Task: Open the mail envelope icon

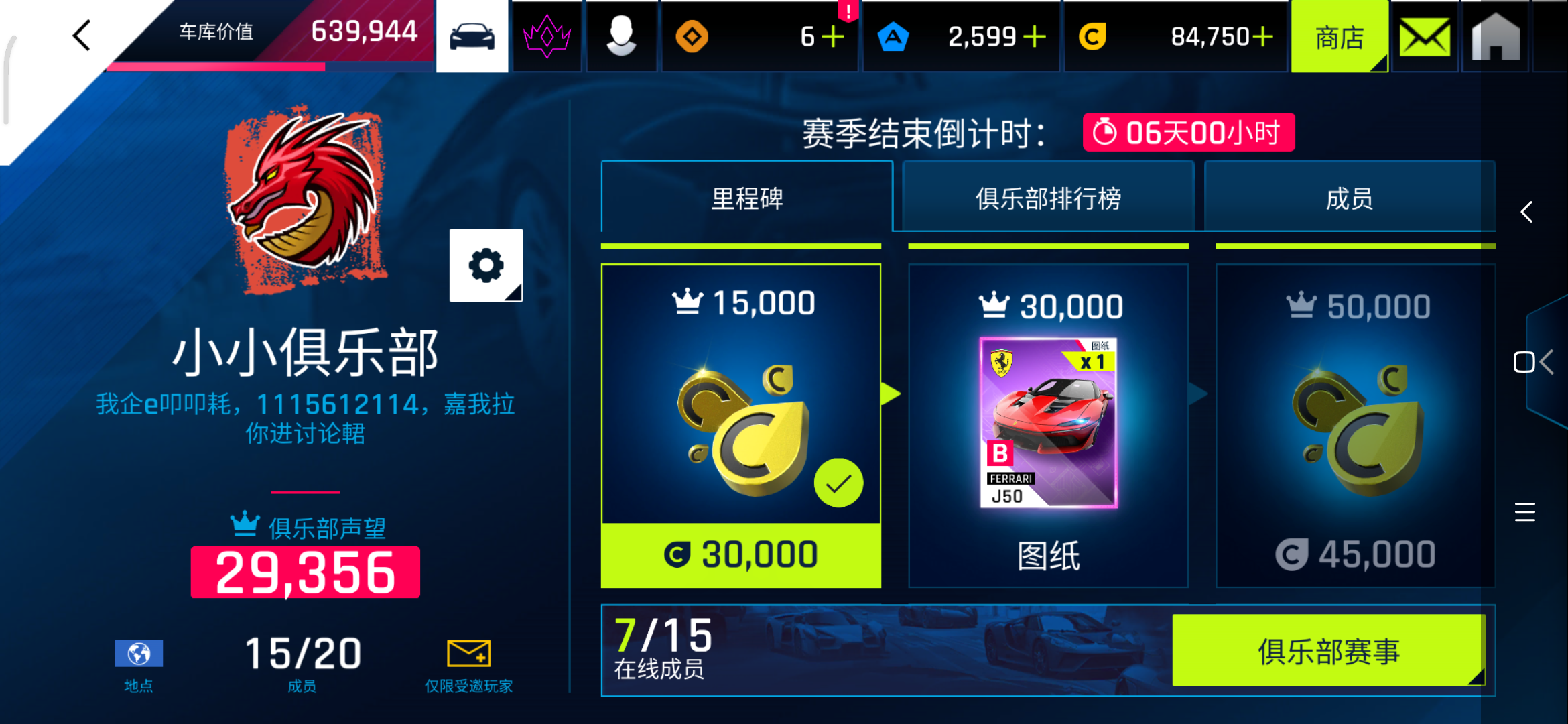Action: (x=1424, y=36)
